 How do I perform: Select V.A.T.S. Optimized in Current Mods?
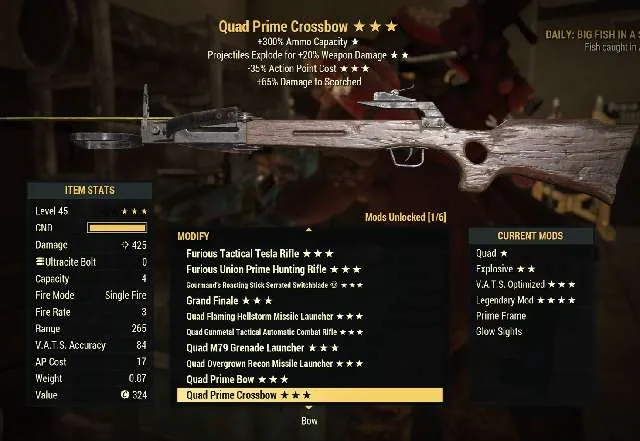[x=526, y=285]
